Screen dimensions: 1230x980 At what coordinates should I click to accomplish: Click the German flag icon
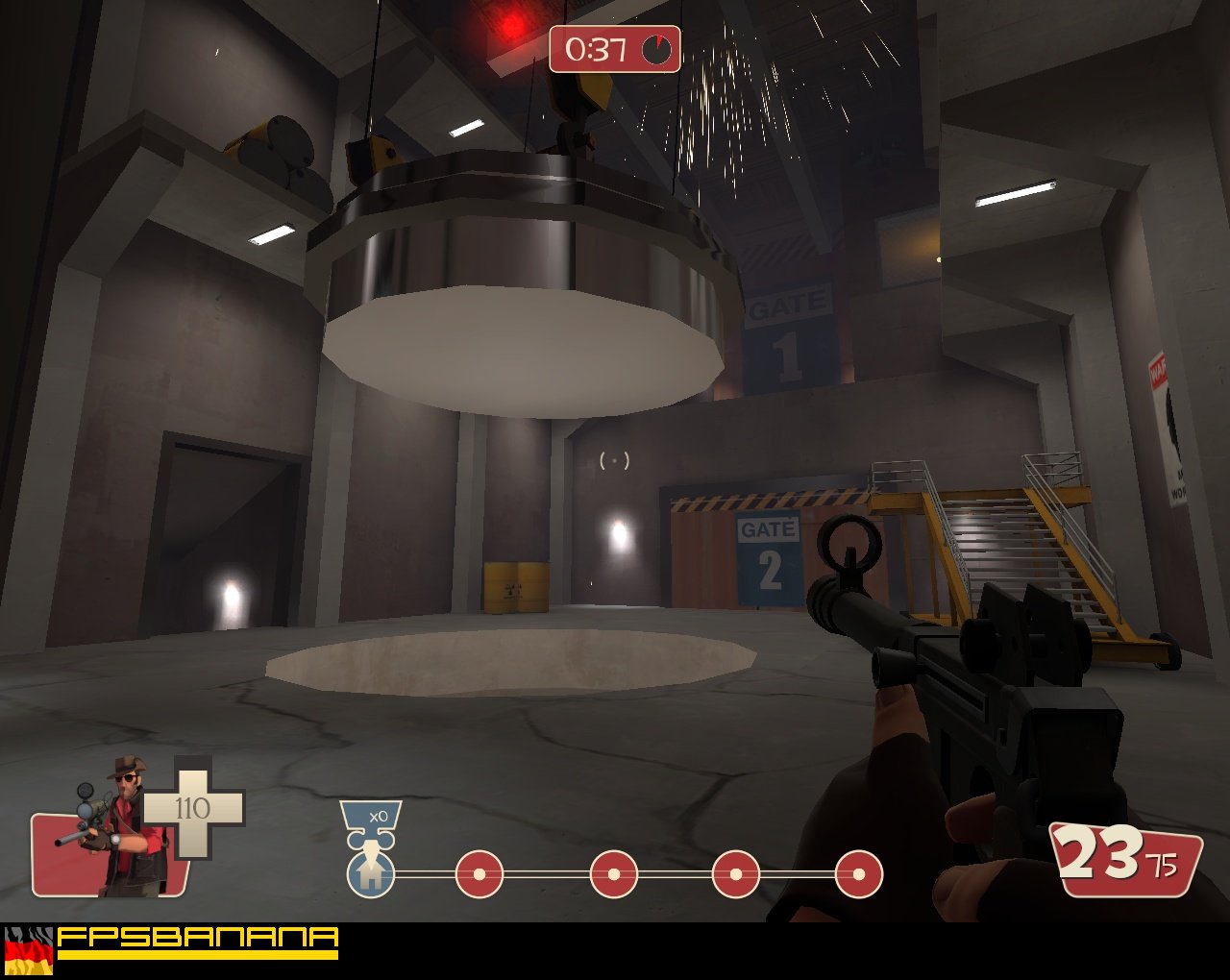29,952
